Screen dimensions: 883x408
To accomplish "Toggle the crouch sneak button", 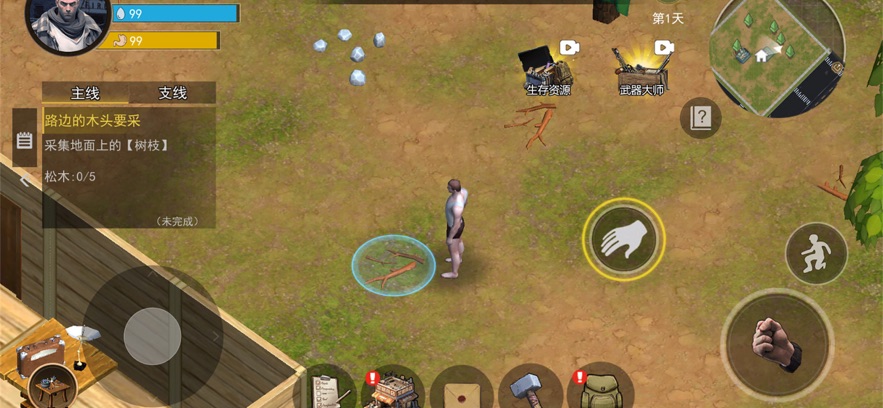I will (816, 252).
